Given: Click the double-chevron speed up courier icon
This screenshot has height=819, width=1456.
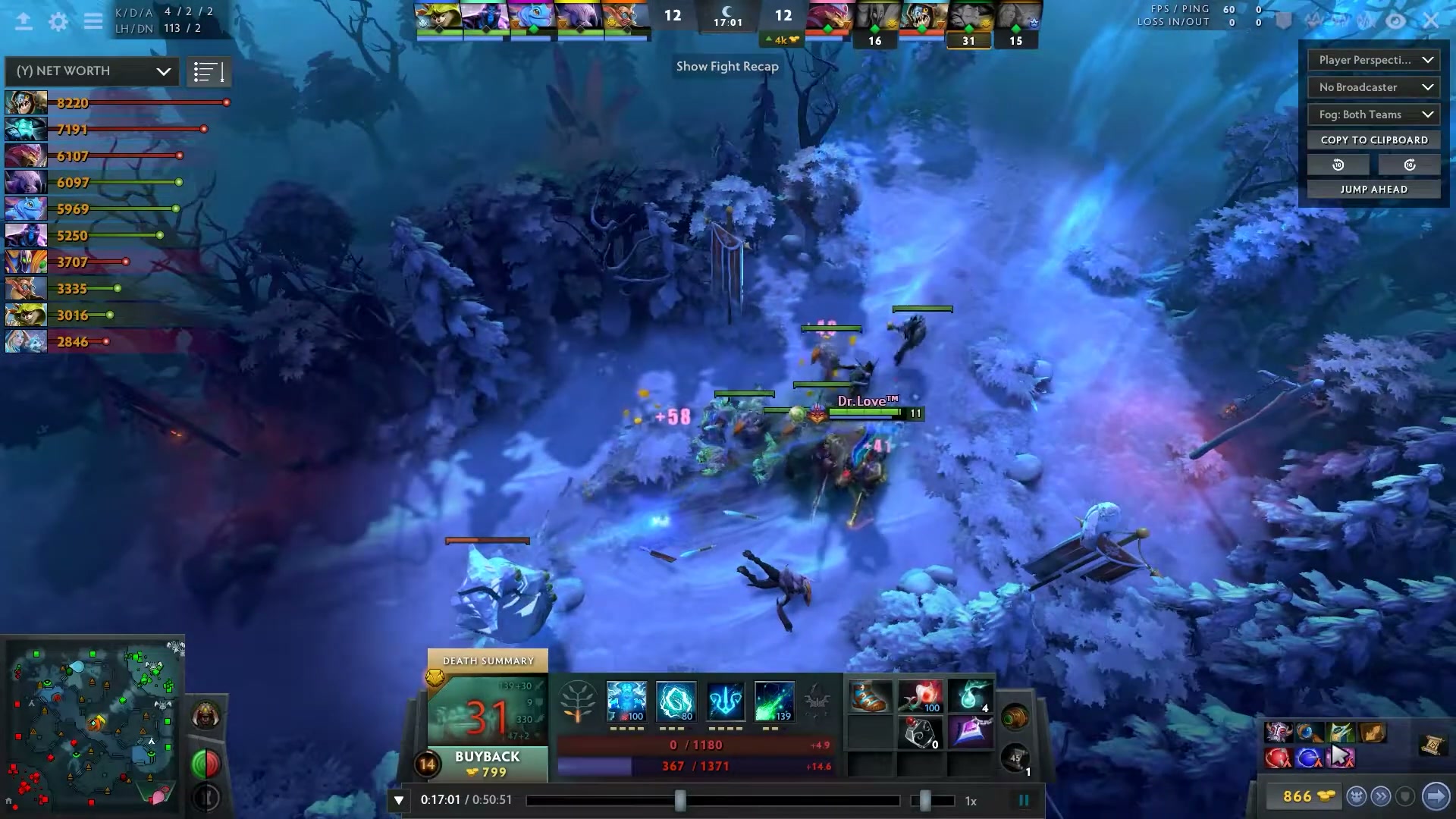Looking at the screenshot, I should [x=1382, y=797].
